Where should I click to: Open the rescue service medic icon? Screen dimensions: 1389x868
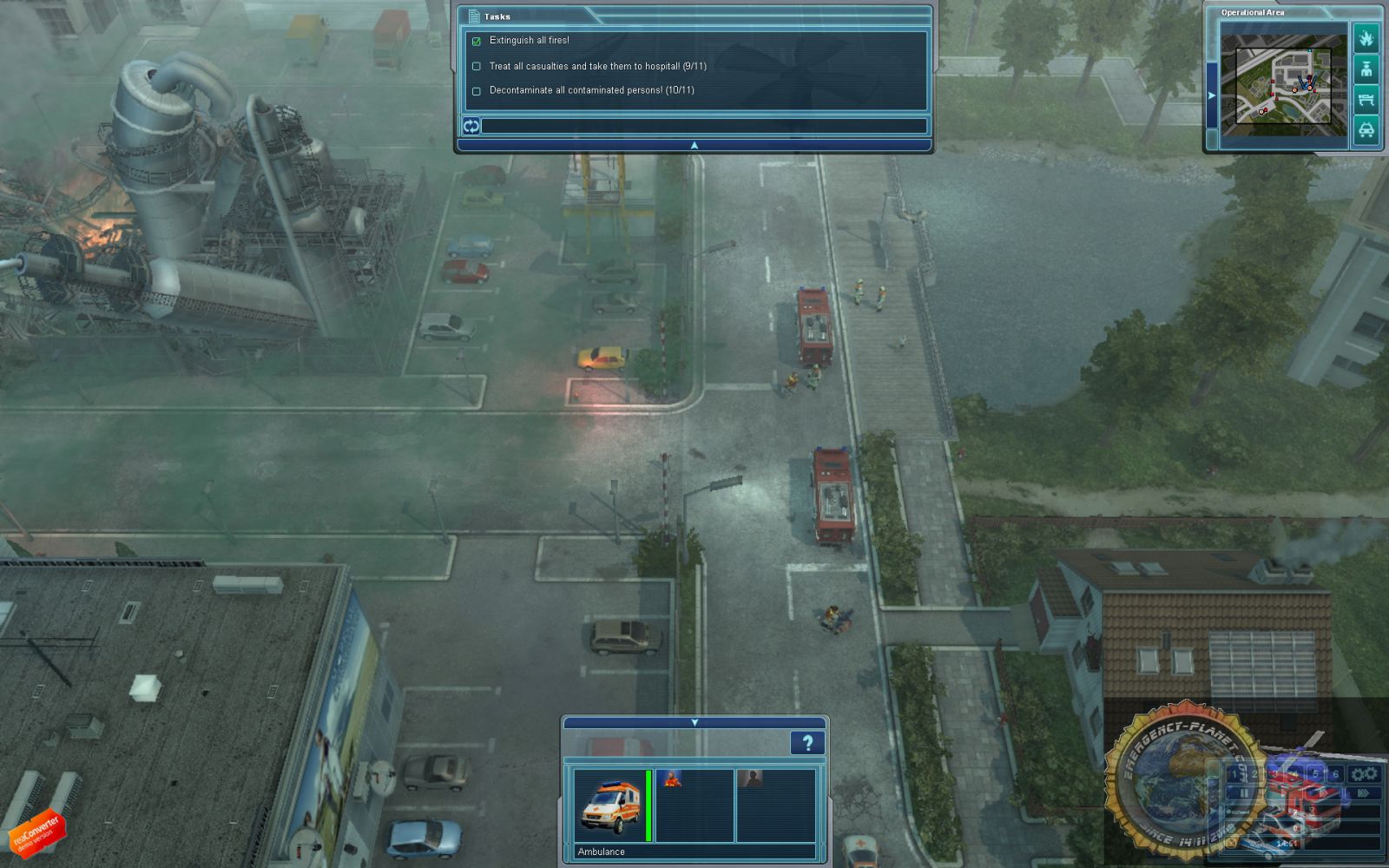pos(1366,69)
